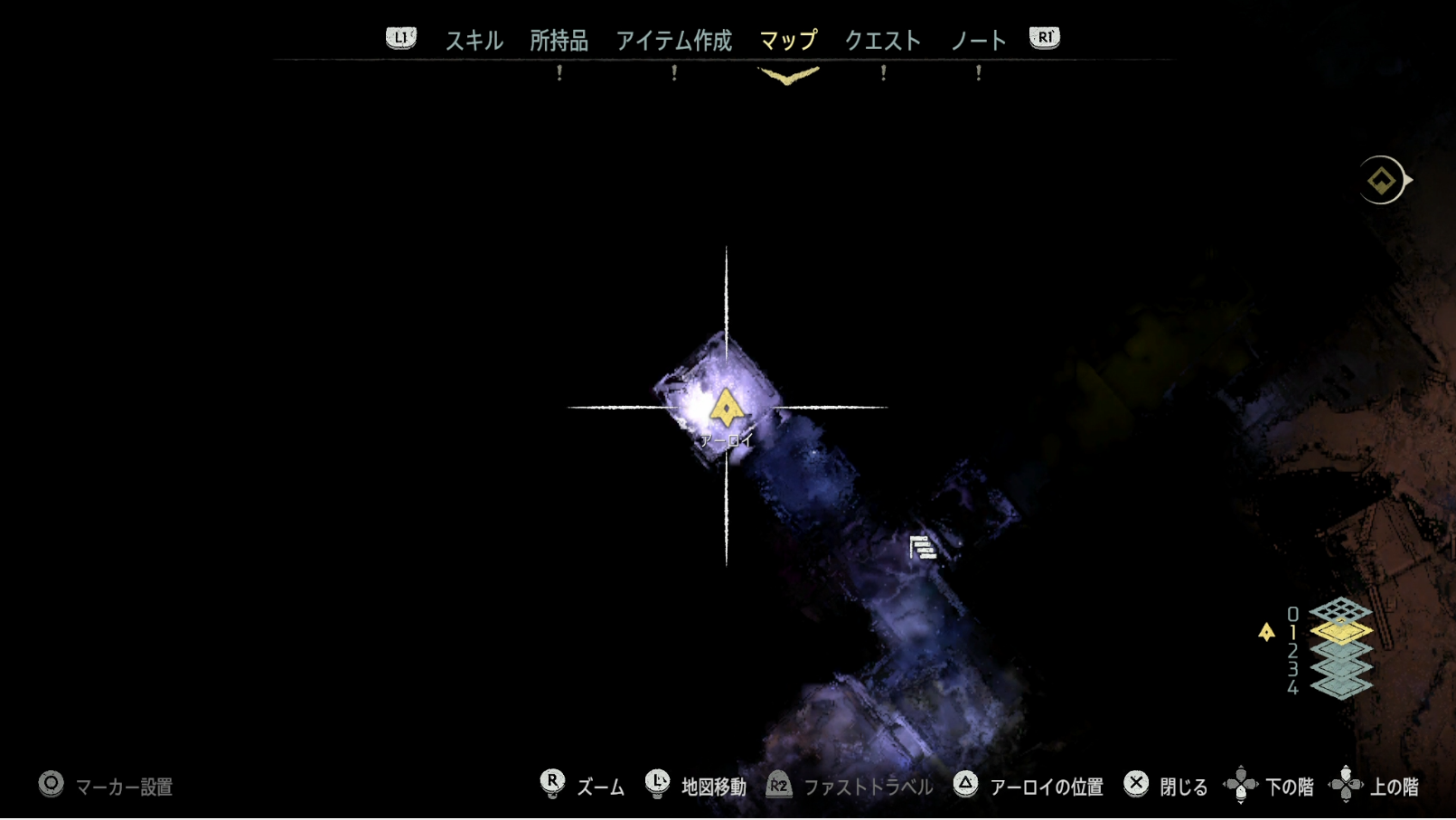Switch to the スキル tab
1456x820 pixels.
474,40
